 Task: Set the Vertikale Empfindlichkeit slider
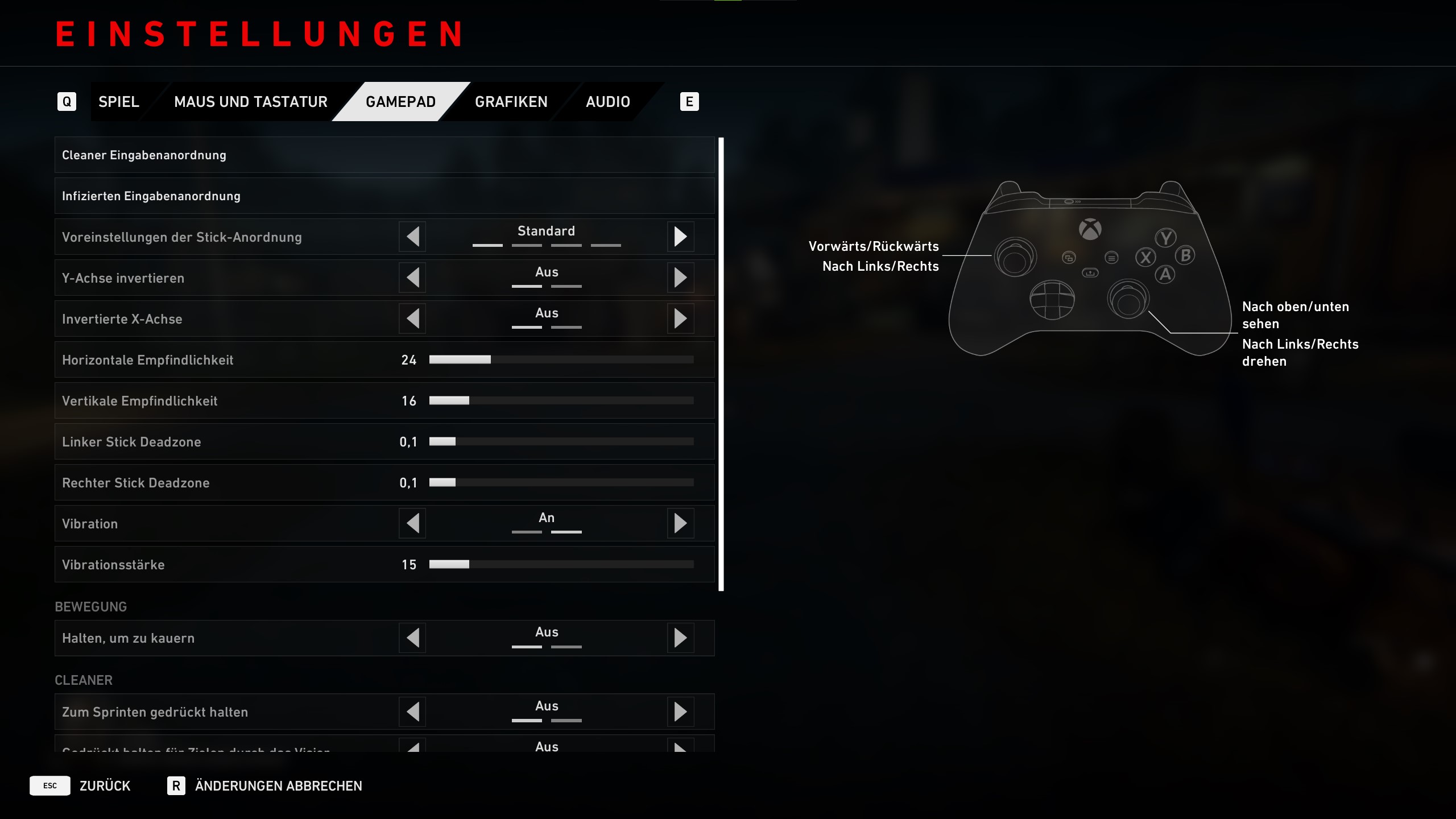coord(561,401)
